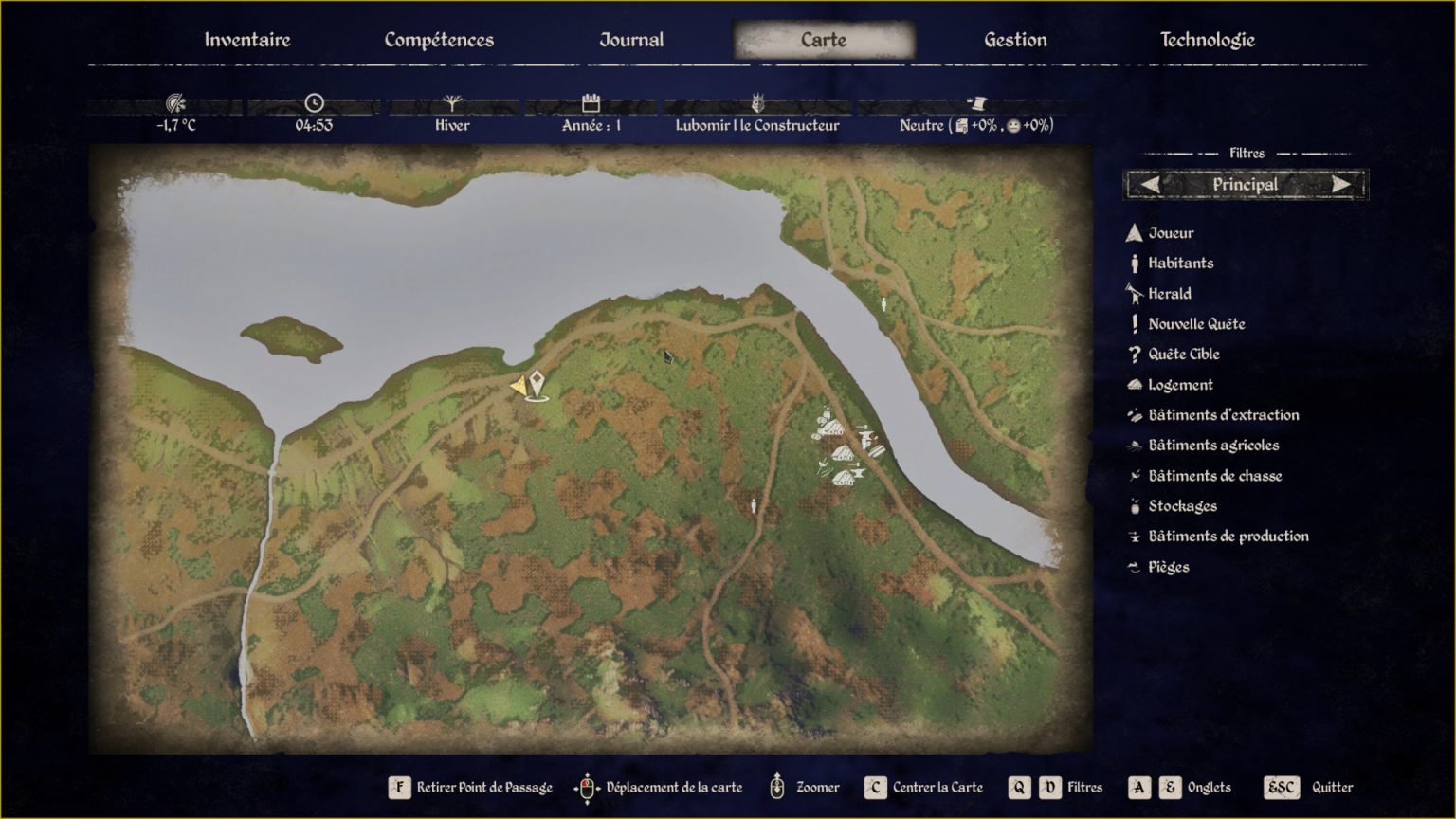Select the Herald horn icon
The image size is (1456, 819).
1133,293
